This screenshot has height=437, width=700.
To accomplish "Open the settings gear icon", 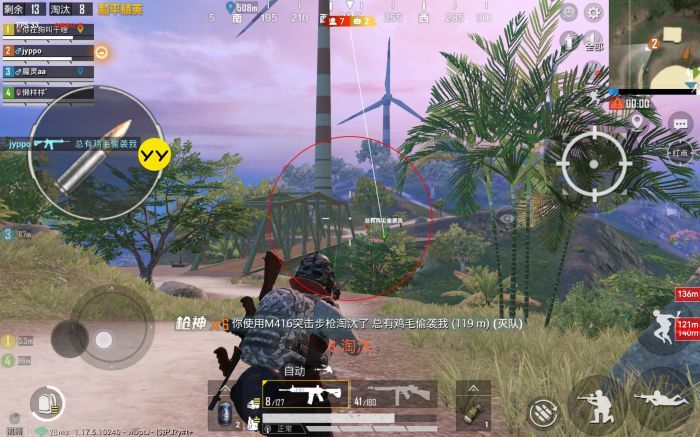I will coord(595,12).
